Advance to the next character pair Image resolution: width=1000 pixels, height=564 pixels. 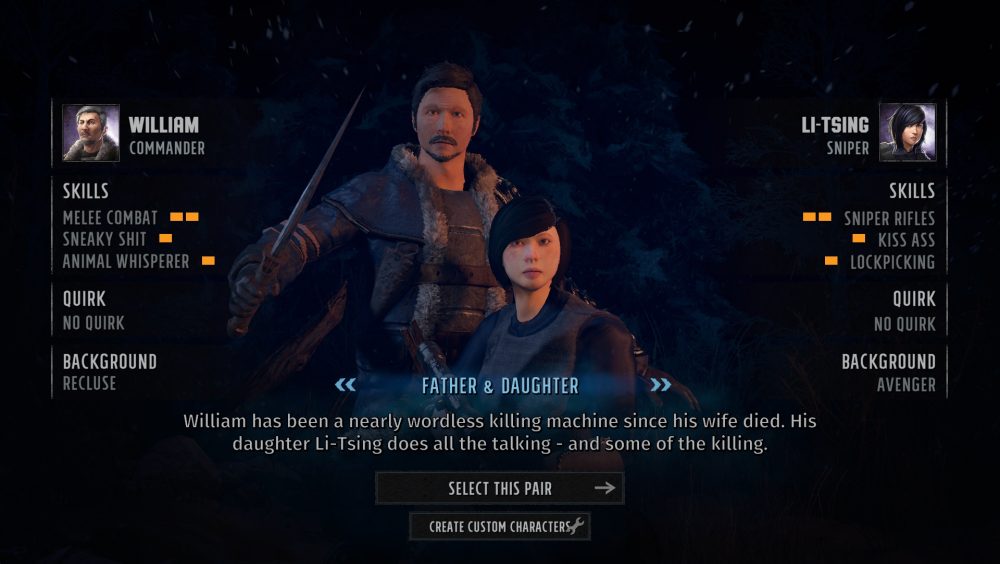click(660, 385)
